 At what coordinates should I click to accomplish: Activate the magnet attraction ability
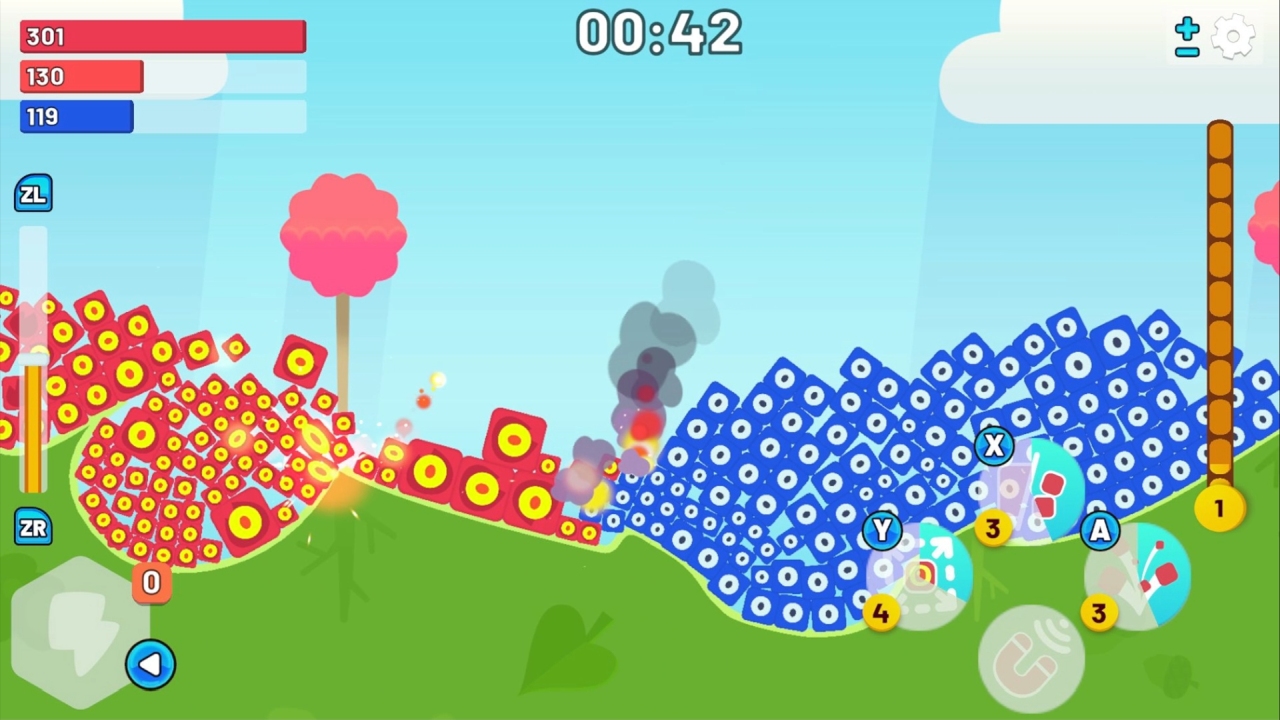pos(1030,655)
